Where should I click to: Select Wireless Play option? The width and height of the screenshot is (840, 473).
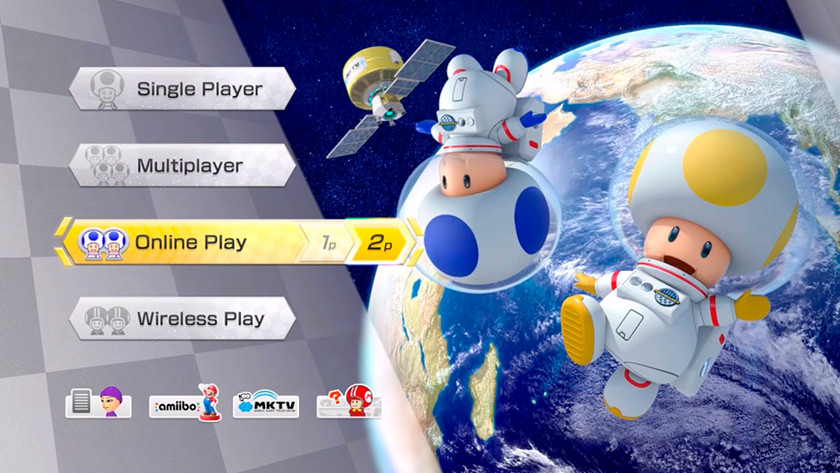[x=182, y=319]
